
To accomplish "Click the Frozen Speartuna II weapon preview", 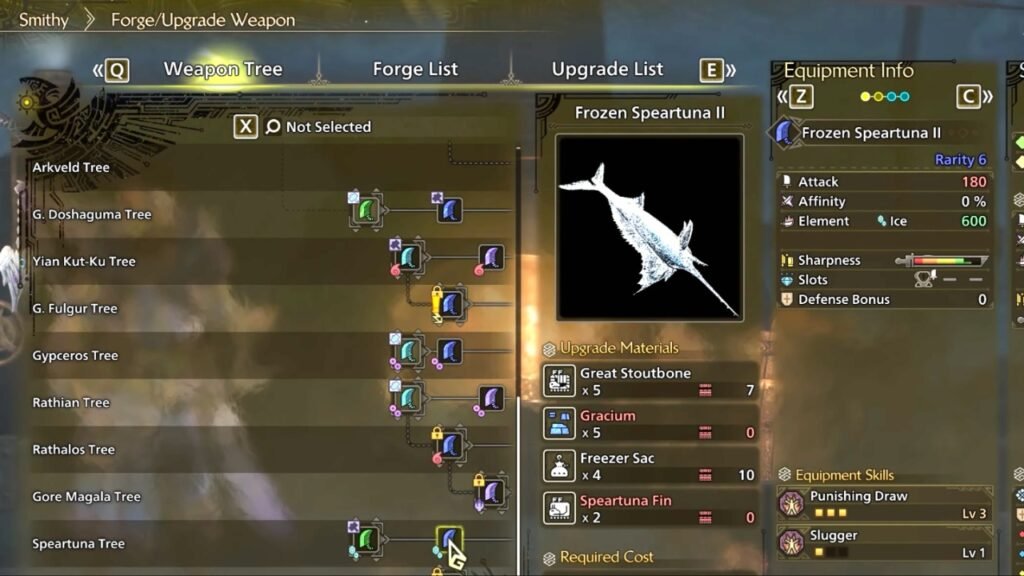I will [x=650, y=227].
